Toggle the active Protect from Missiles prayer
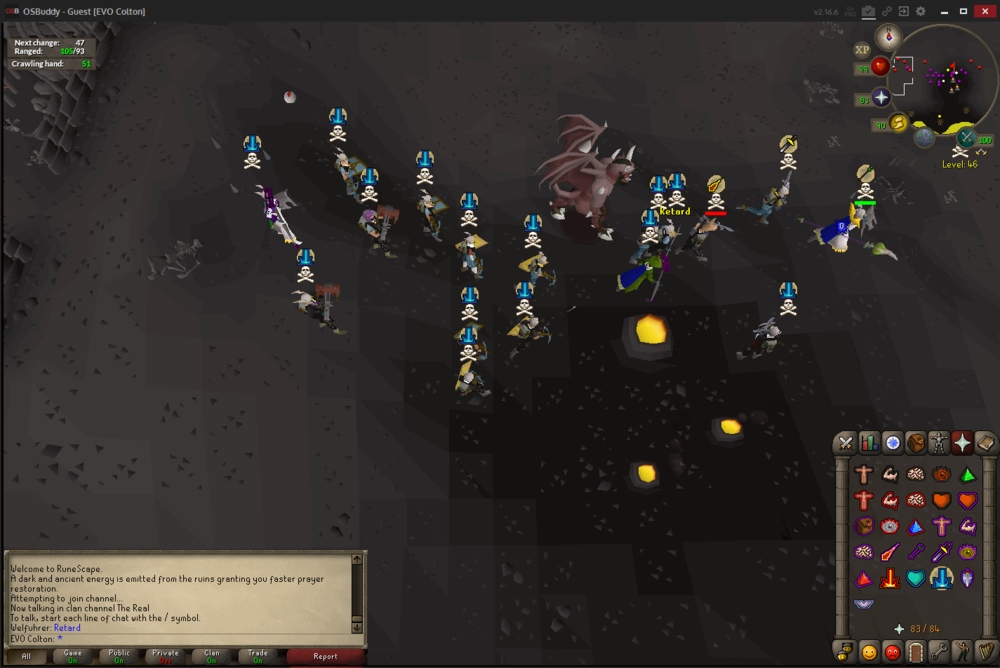Image resolution: width=1000 pixels, height=668 pixels. coord(941,578)
